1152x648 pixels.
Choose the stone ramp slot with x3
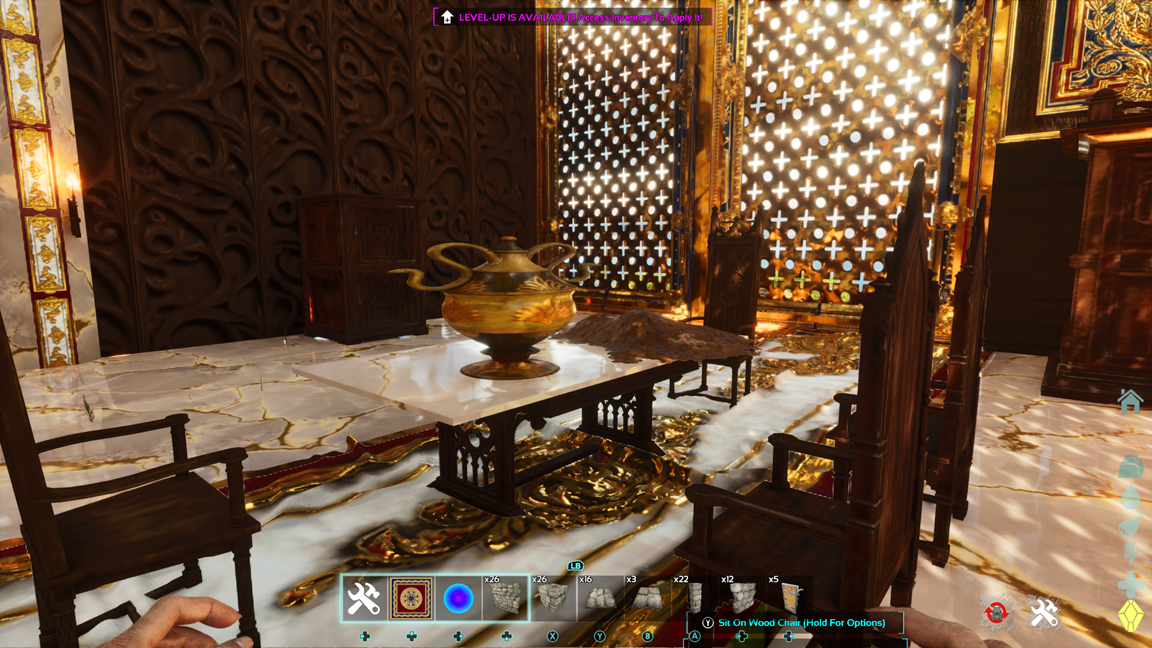point(647,598)
